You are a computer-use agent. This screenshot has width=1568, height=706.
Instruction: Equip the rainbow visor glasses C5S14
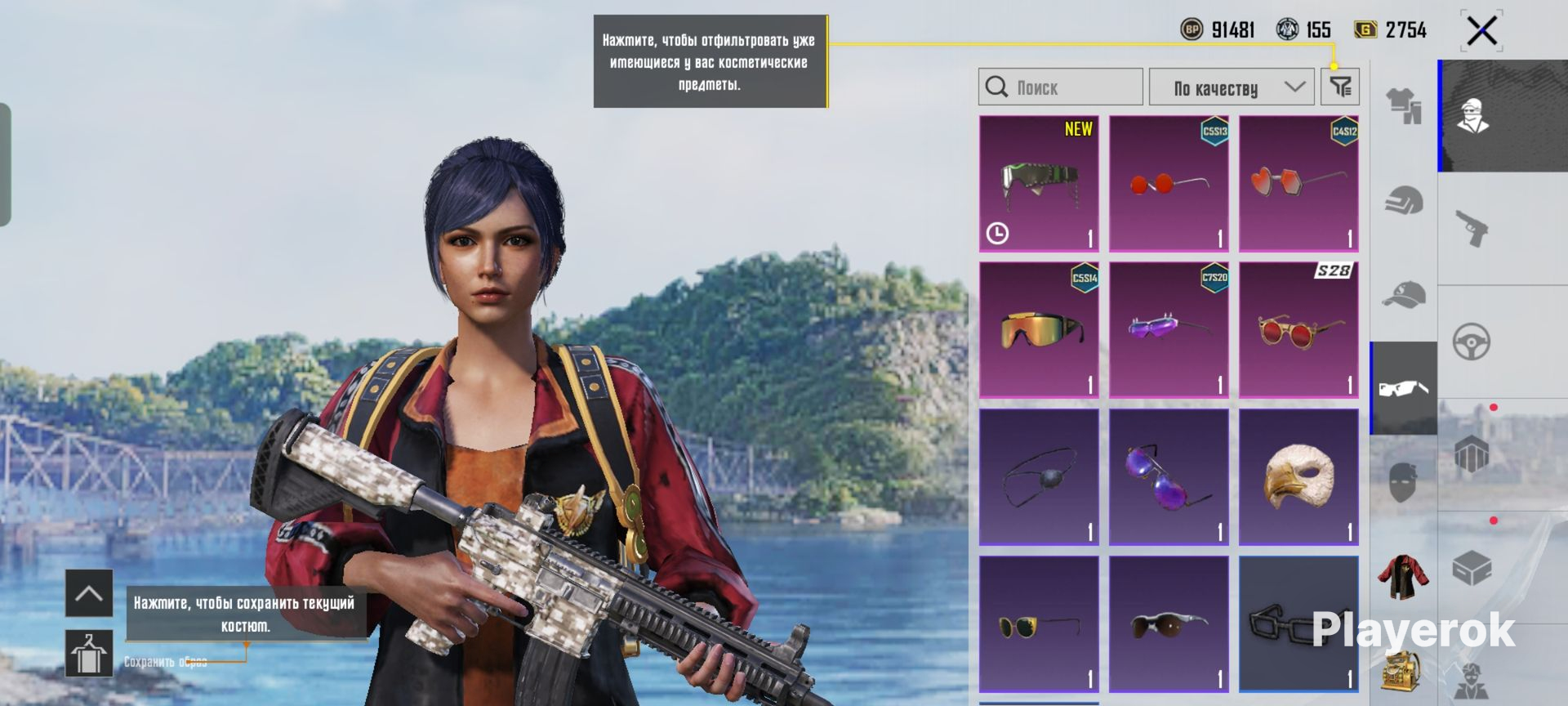click(x=1039, y=330)
